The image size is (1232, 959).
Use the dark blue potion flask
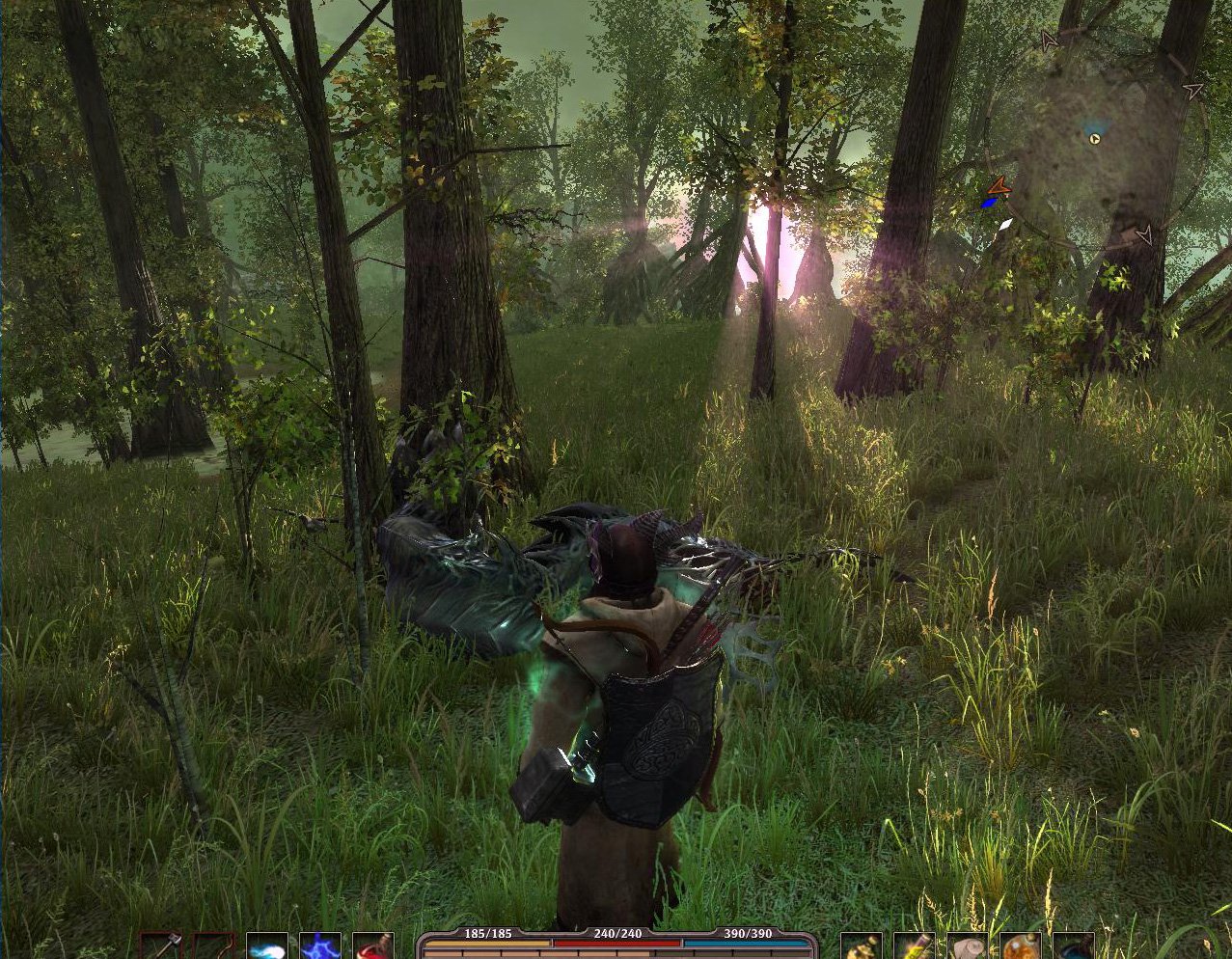pyautogui.click(x=1073, y=946)
